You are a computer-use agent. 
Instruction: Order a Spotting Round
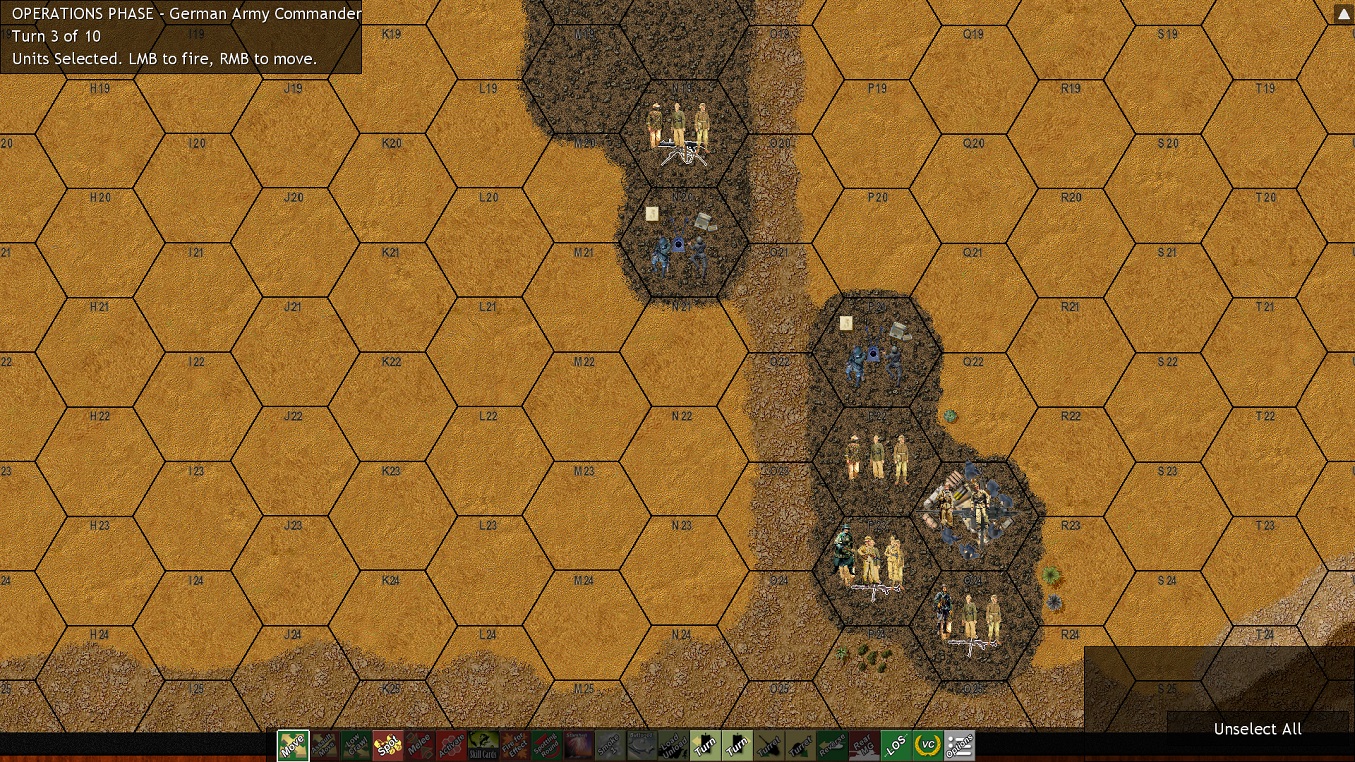click(549, 746)
